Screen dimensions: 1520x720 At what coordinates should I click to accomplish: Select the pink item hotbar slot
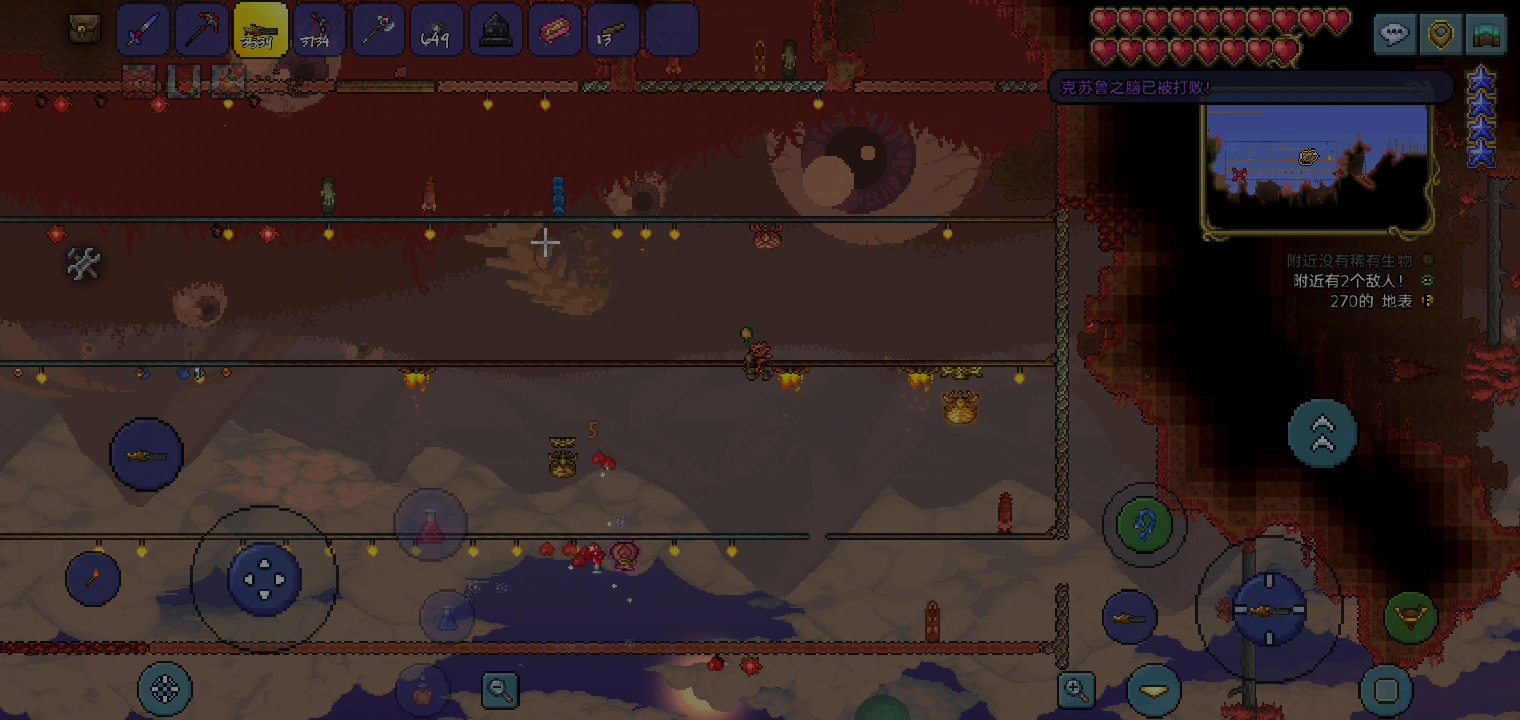click(x=554, y=30)
